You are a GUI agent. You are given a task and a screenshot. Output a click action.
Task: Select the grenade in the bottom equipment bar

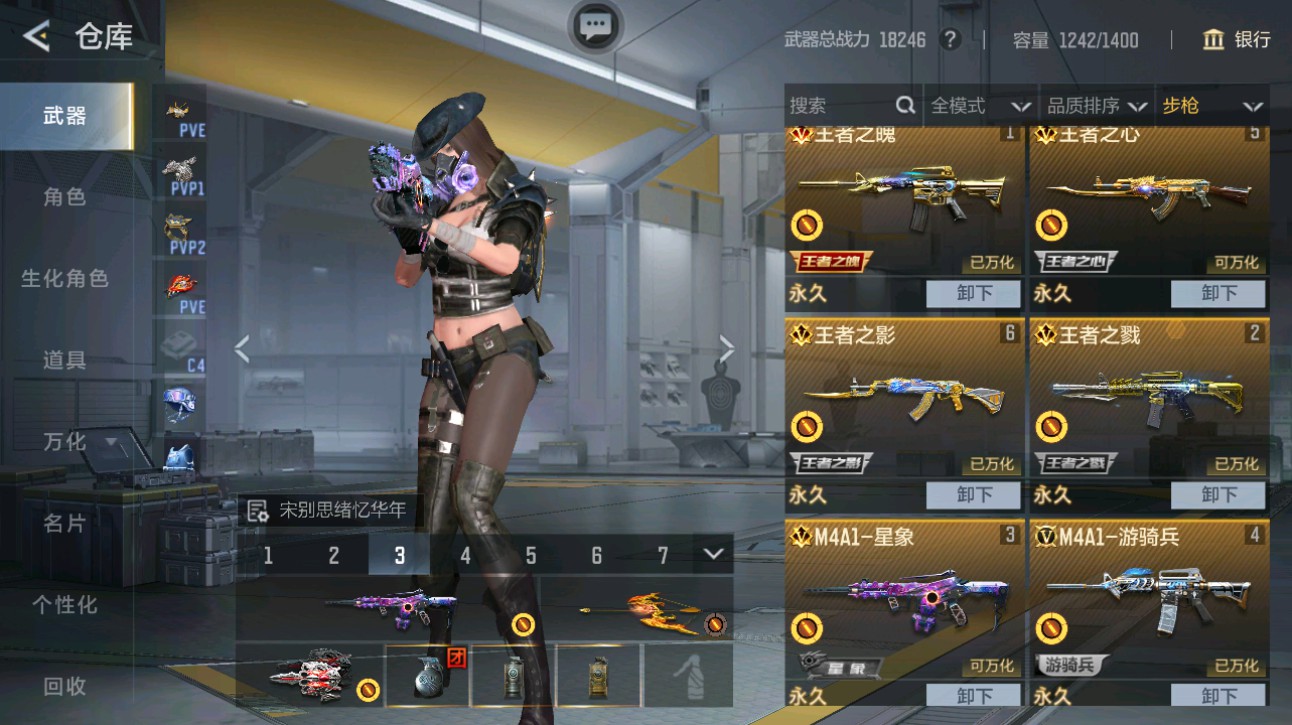pos(432,675)
